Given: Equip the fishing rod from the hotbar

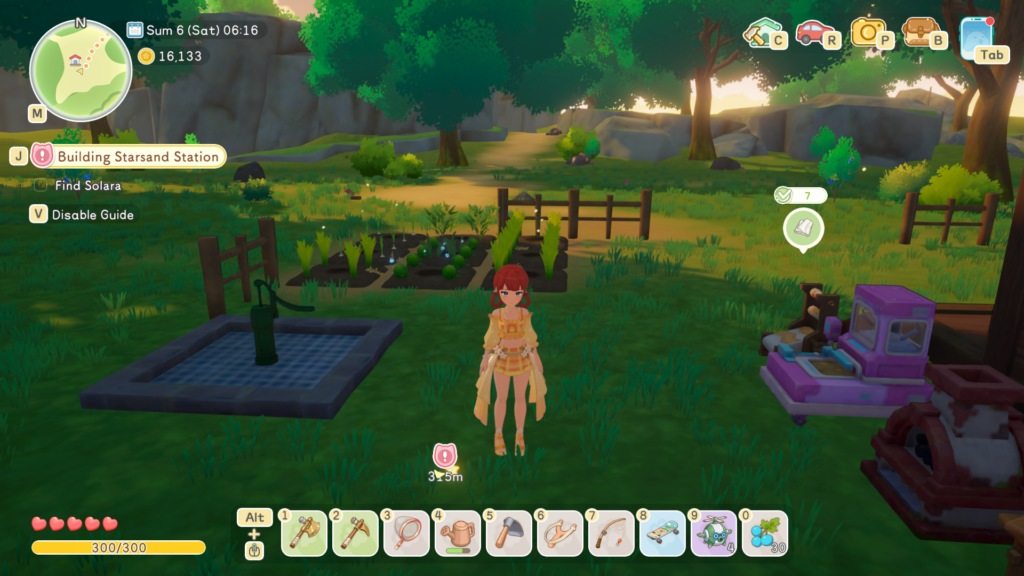Looking at the screenshot, I should click(x=610, y=534).
